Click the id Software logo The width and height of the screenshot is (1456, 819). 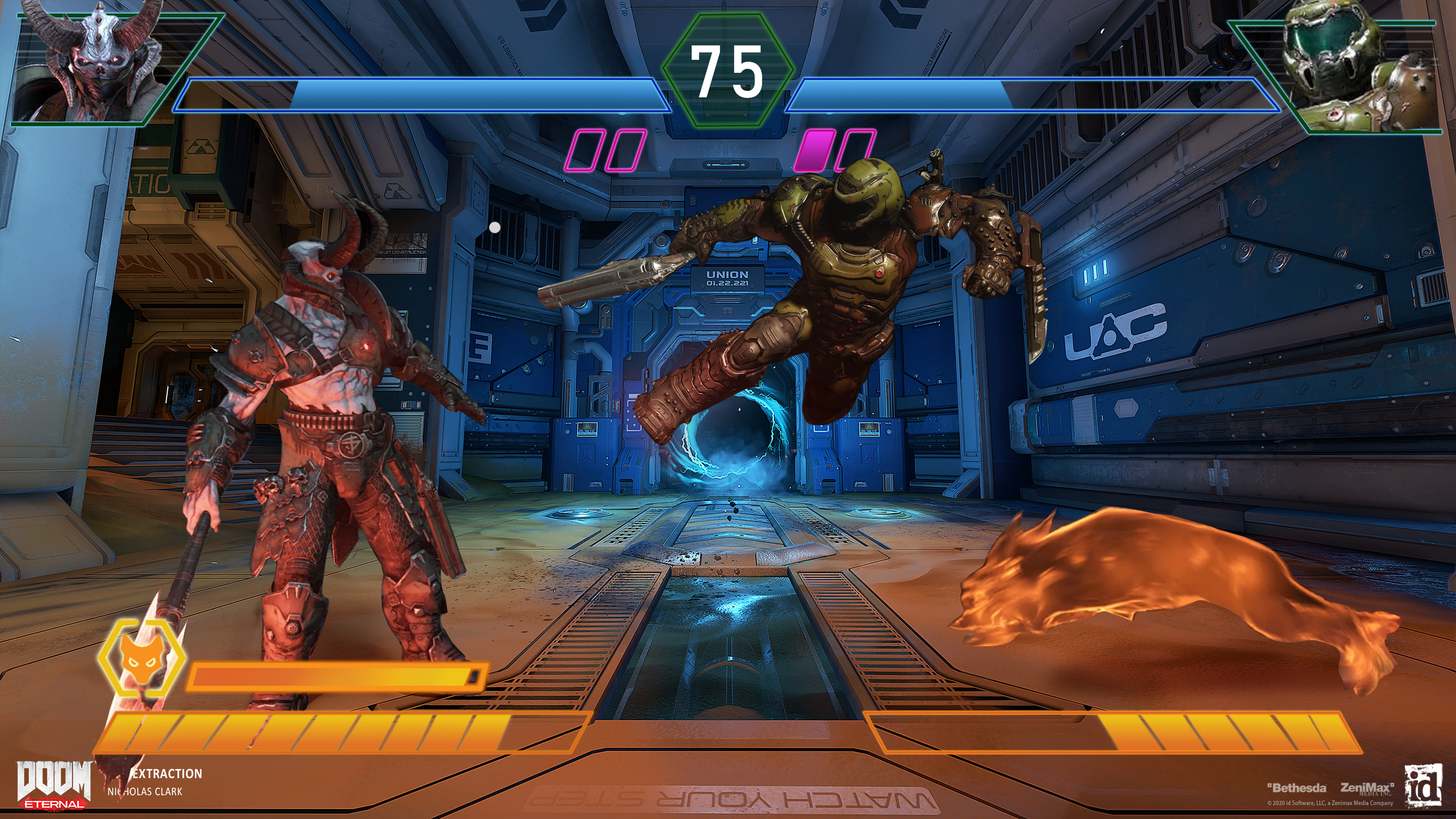point(1423,785)
